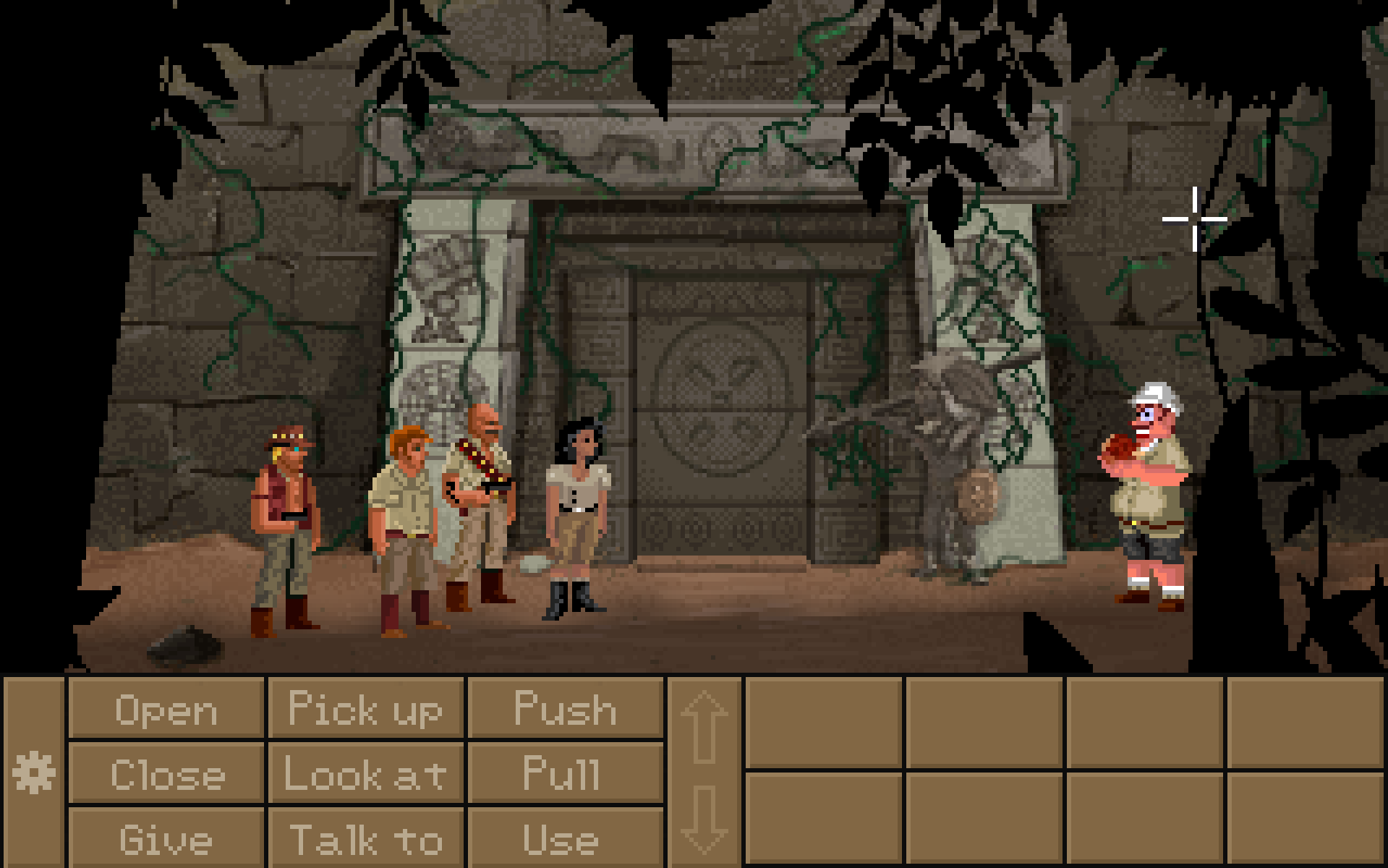1388x868 pixels.
Task: Select the Close verb
Action: [166, 775]
